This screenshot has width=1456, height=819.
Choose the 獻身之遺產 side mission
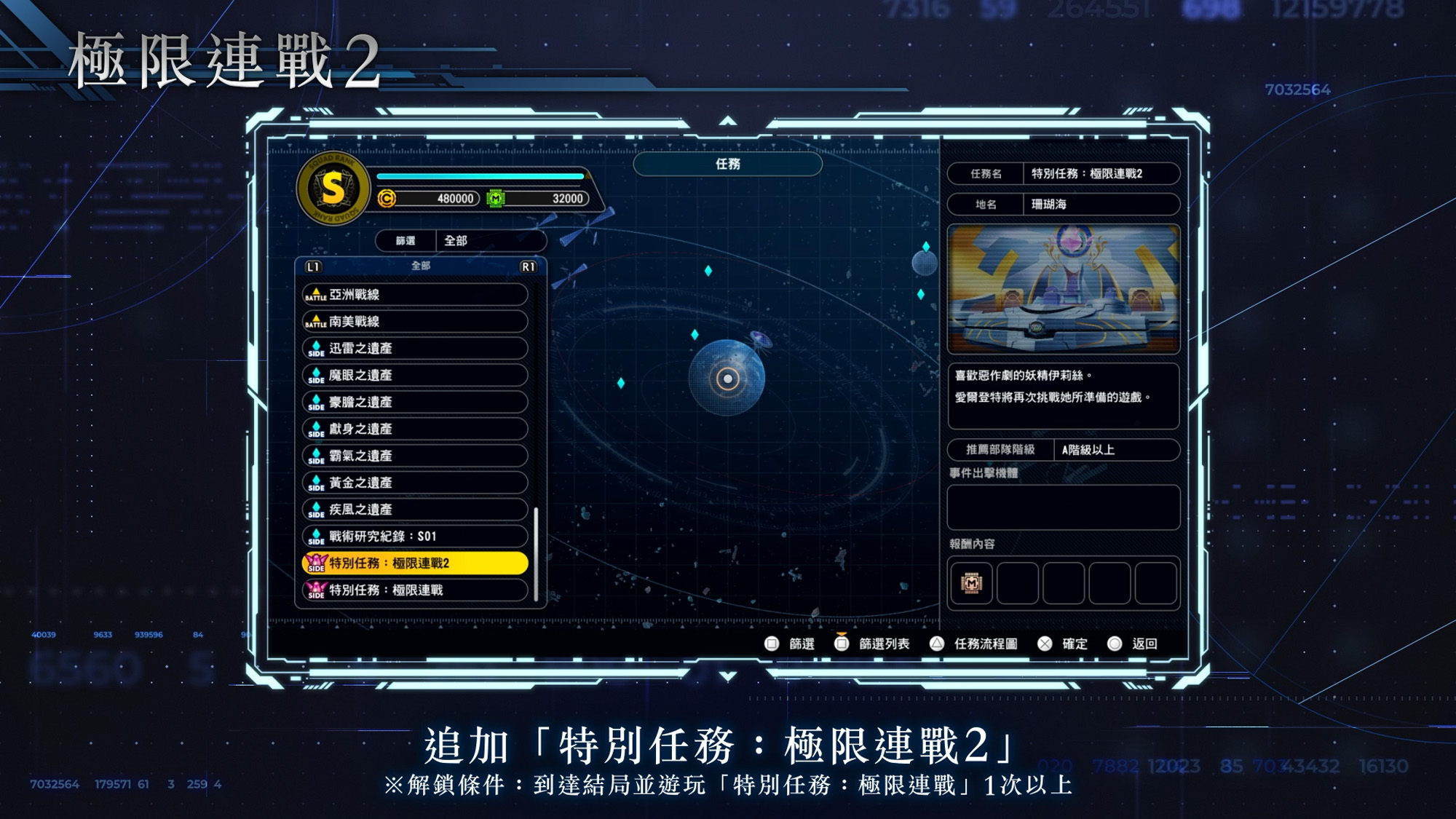pos(414,430)
